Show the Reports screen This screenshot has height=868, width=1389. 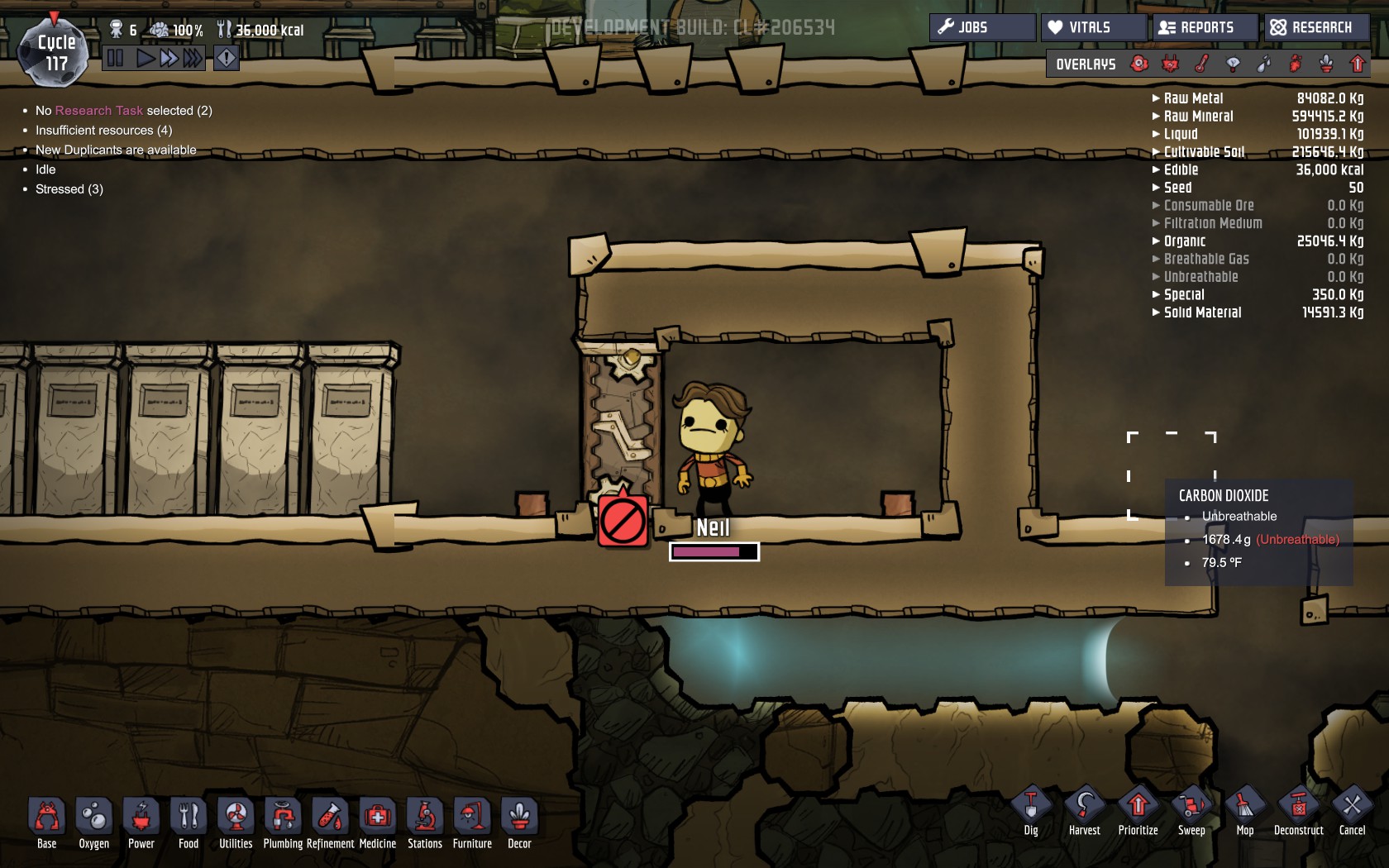pyautogui.click(x=1205, y=27)
